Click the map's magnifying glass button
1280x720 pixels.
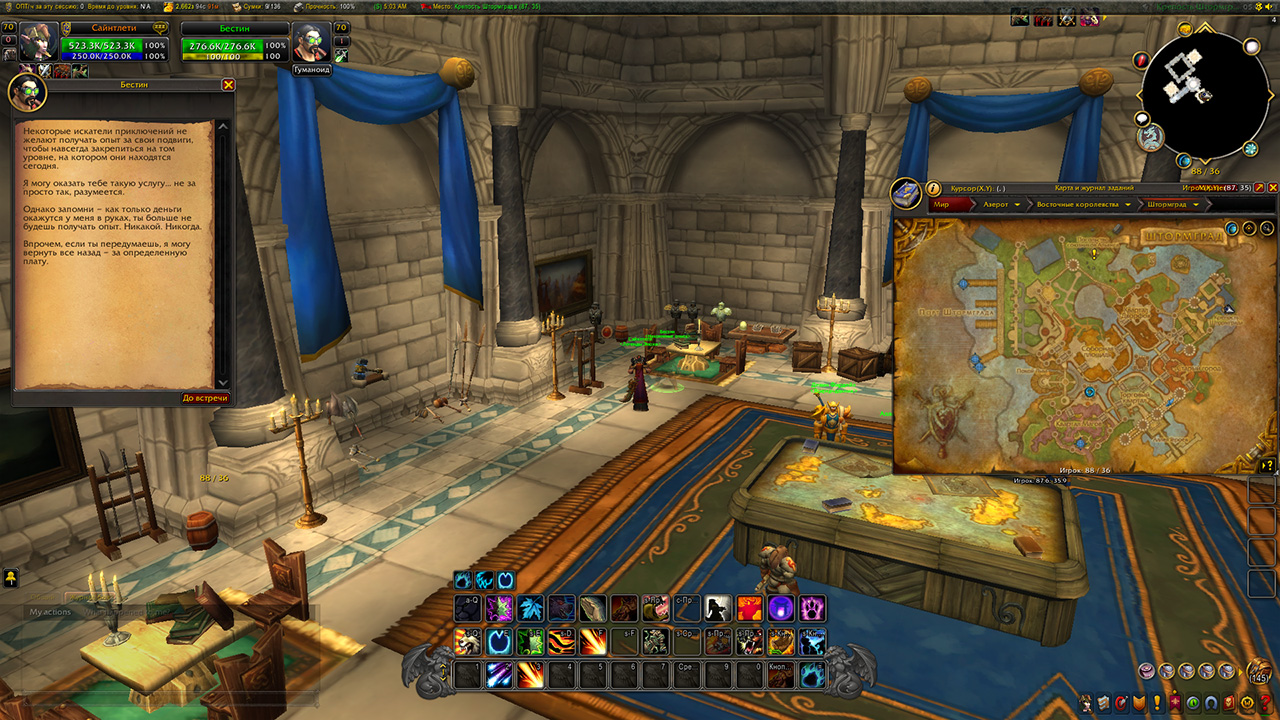point(1267,229)
